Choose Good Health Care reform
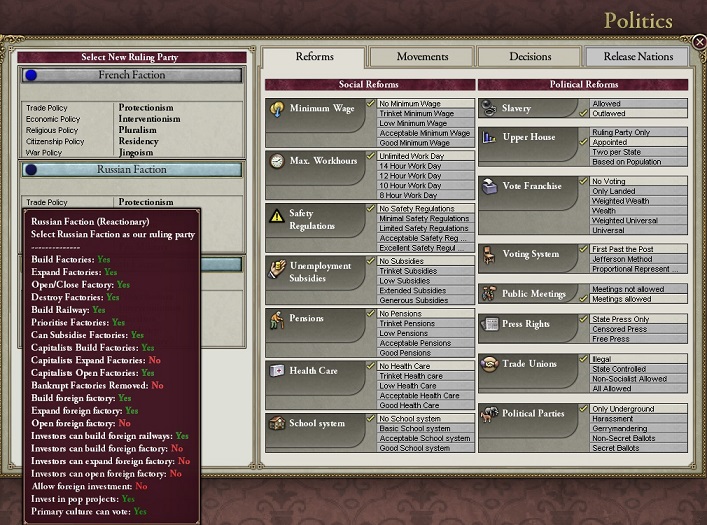This screenshot has width=707, height=525. 425,405
